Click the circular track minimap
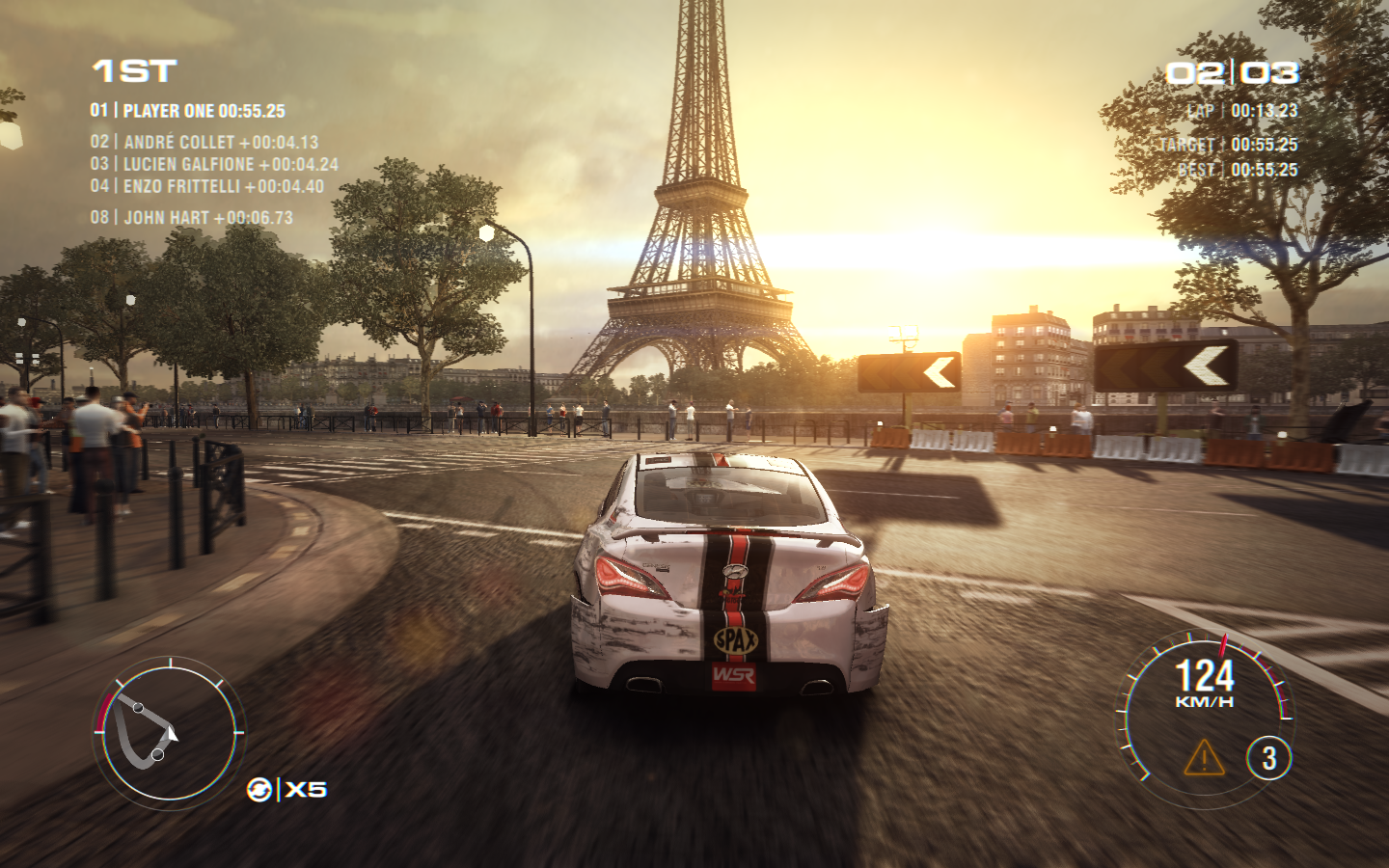 [168, 732]
